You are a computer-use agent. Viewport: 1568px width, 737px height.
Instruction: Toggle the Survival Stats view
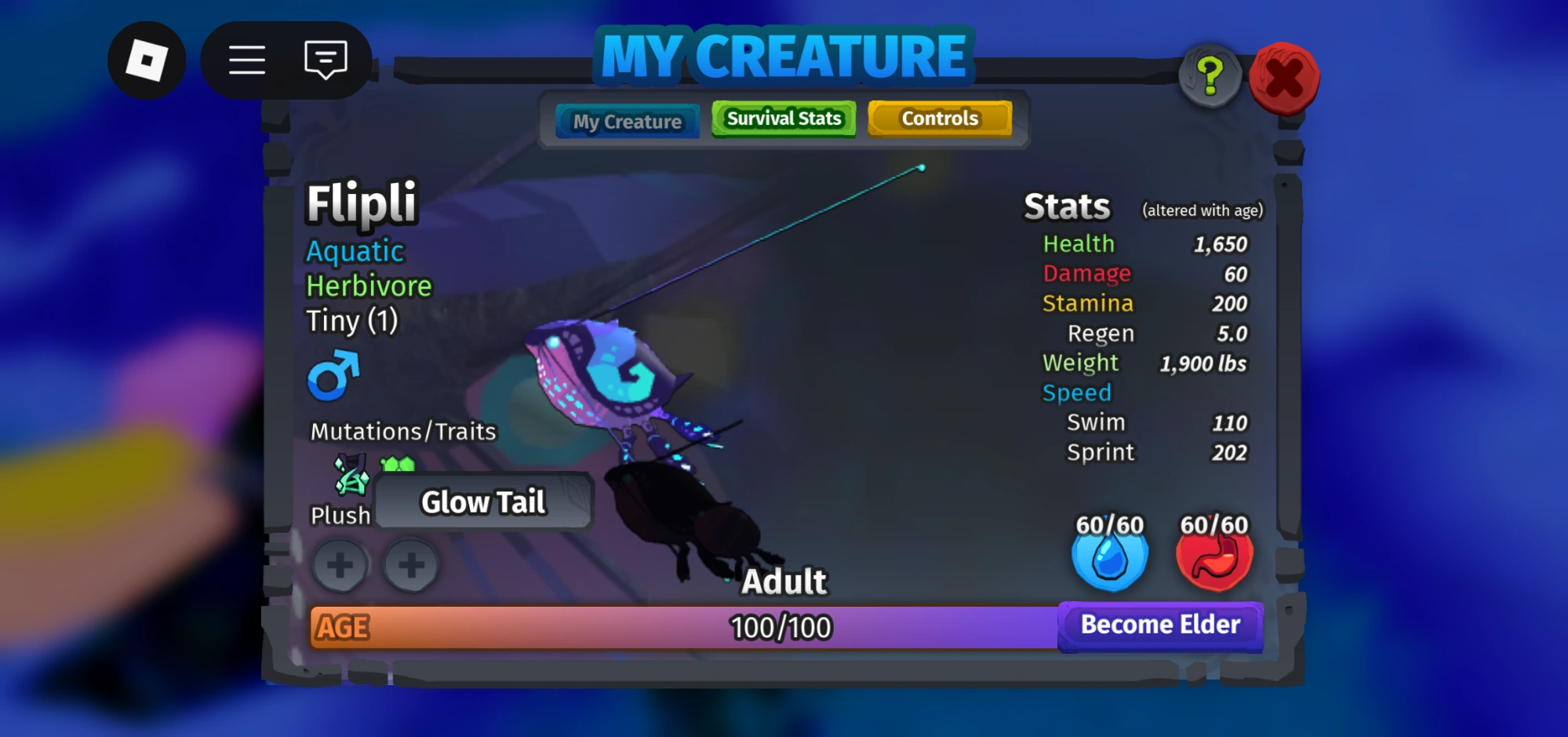coord(782,118)
